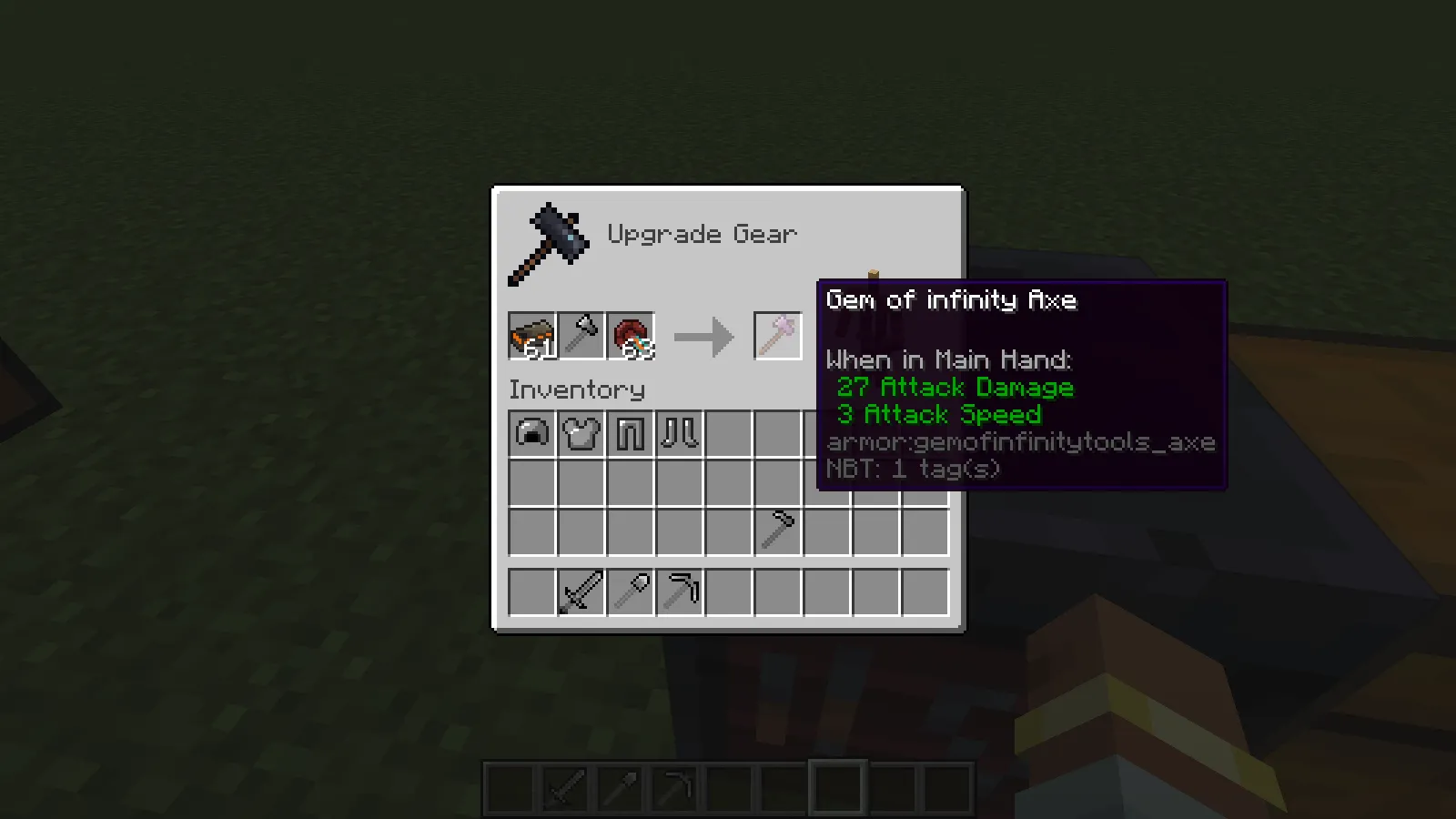Image resolution: width=1456 pixels, height=819 pixels.
Task: Pick up the sword from the hotbar row
Action: click(x=582, y=591)
